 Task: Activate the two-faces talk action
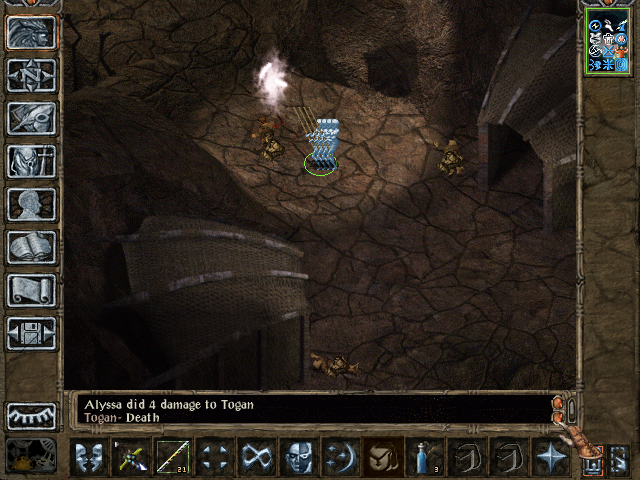(90, 457)
